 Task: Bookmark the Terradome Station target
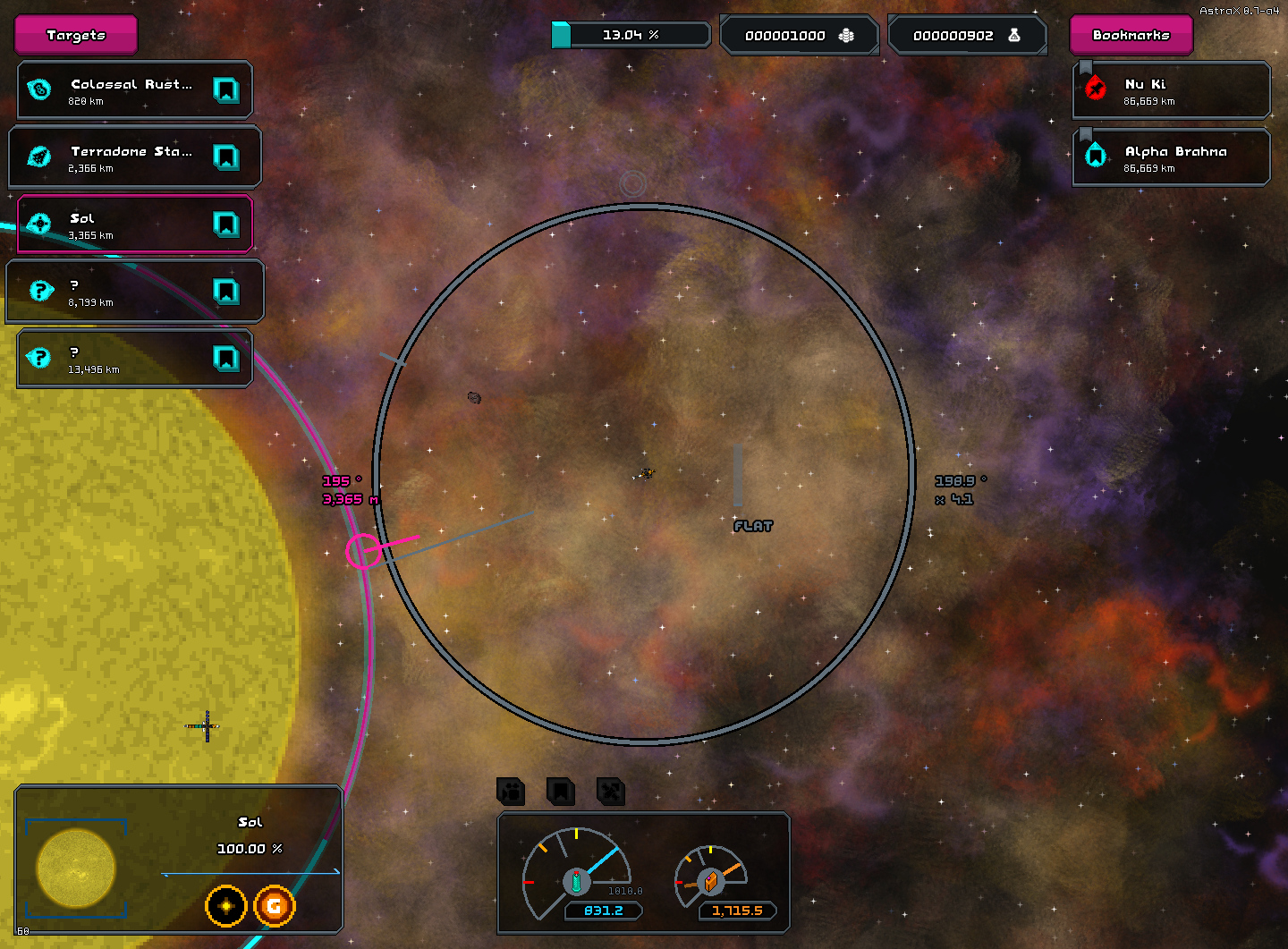click(226, 157)
